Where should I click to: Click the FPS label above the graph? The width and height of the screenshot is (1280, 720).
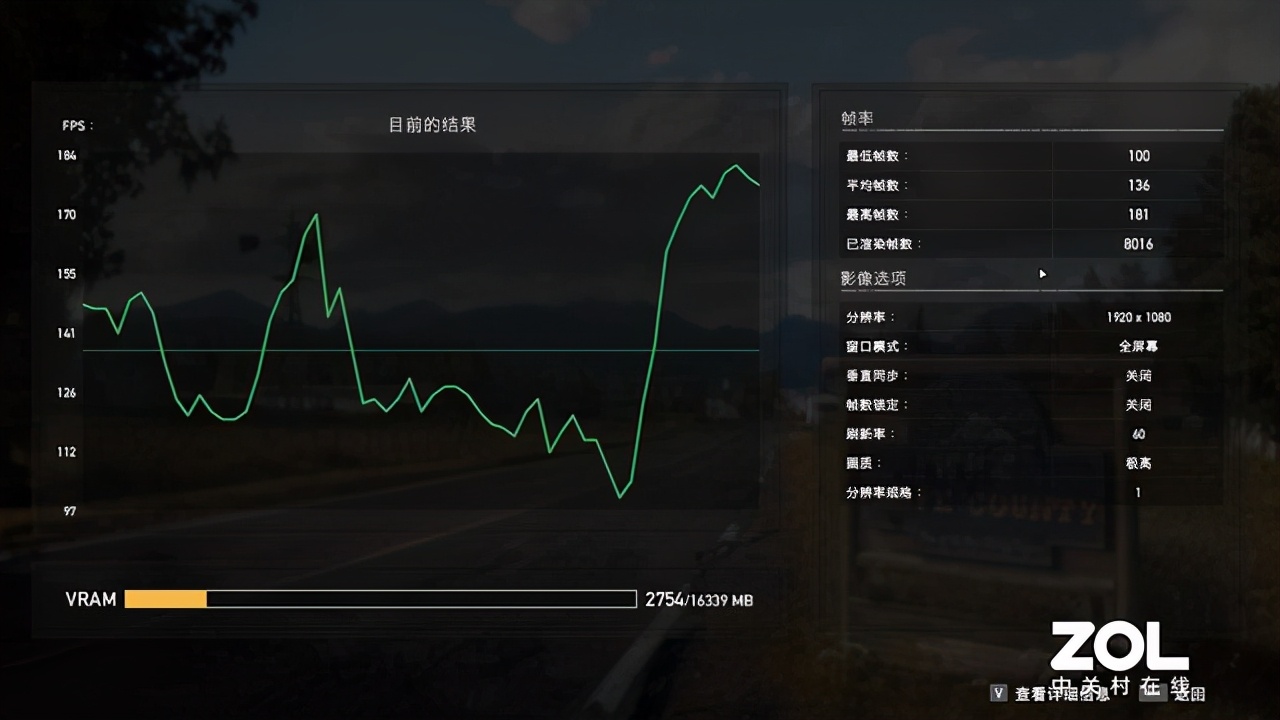coord(74,125)
